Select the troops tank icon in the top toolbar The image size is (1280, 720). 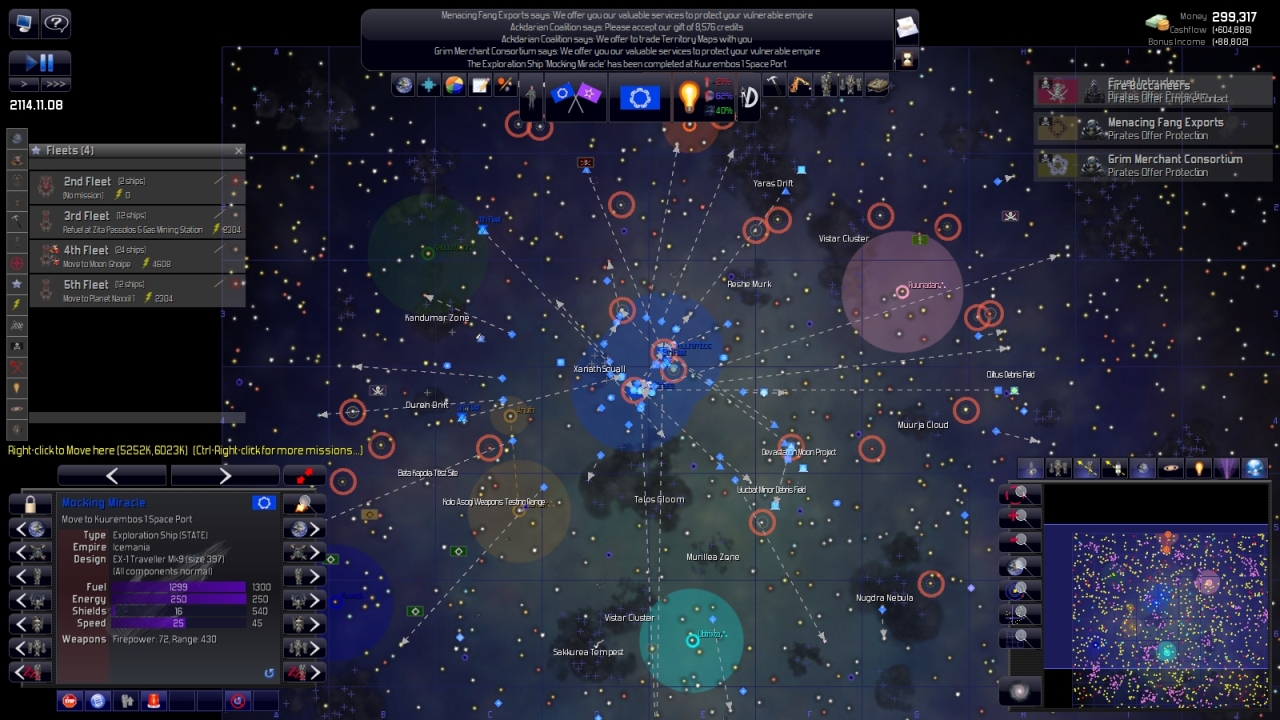coord(876,85)
